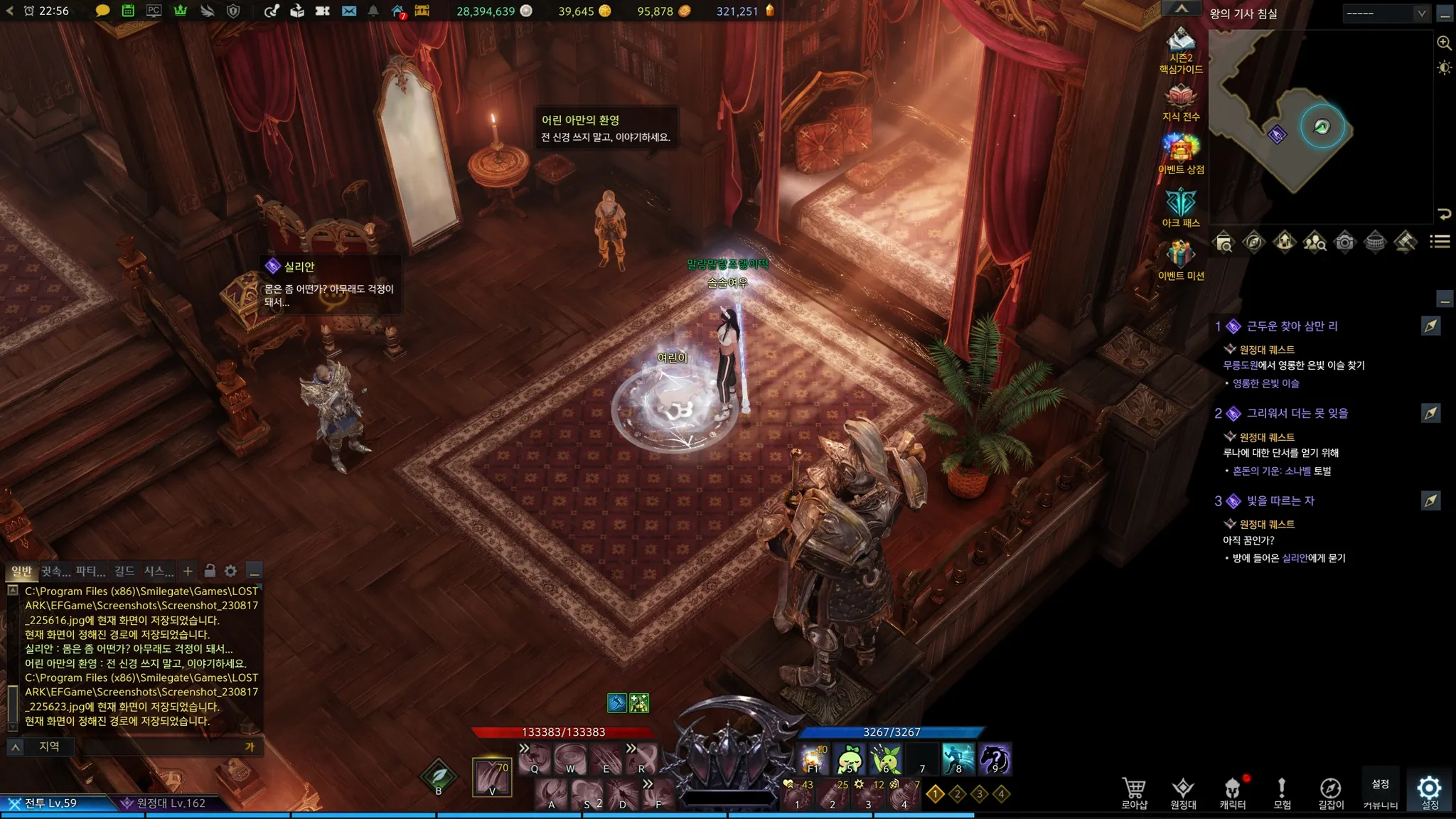
Task: Open the 원정대 roster menu
Action: coord(1183,792)
